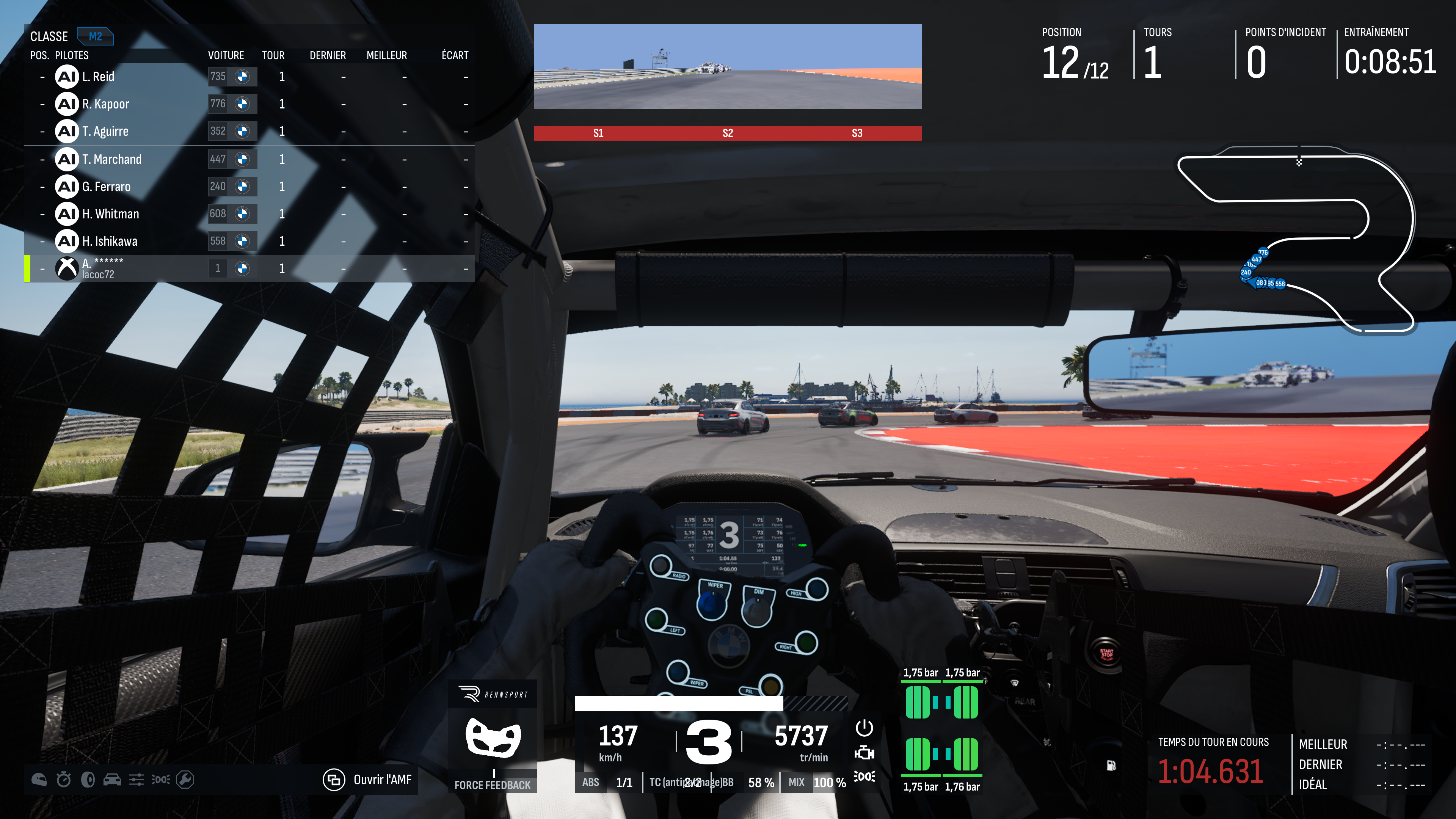The image size is (1456, 819).
Task: Click the M2 class badge
Action: coord(95,37)
